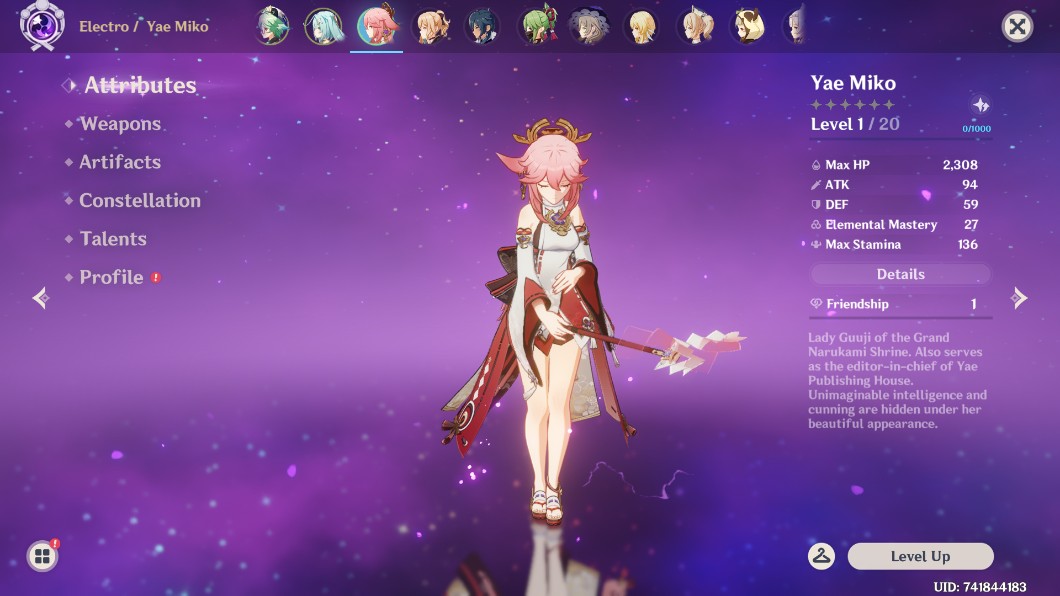Image resolution: width=1060 pixels, height=596 pixels.
Task: Close the character screen with the X
Action: pos(1017,26)
